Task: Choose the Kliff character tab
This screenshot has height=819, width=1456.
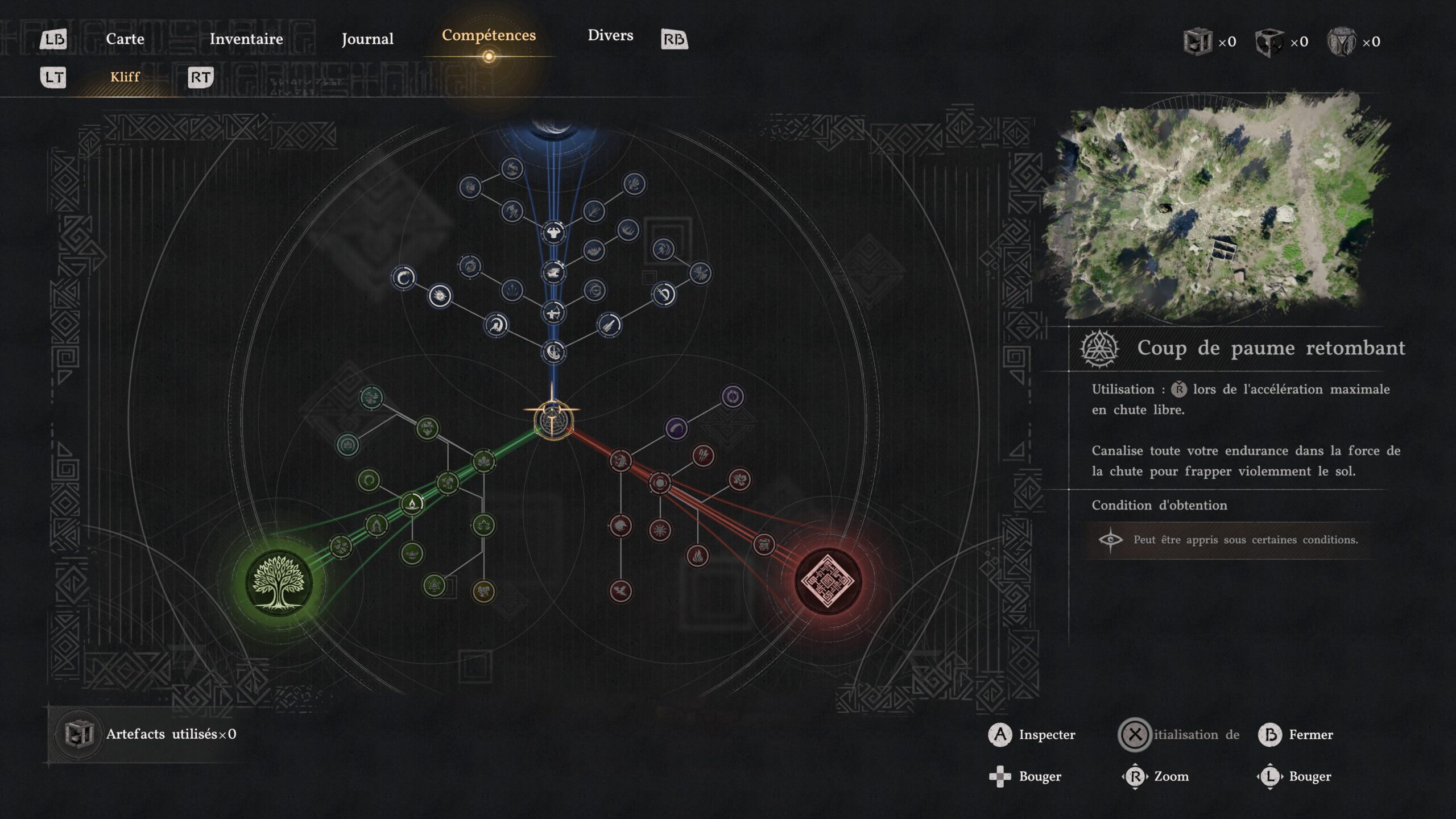Action: click(125, 77)
